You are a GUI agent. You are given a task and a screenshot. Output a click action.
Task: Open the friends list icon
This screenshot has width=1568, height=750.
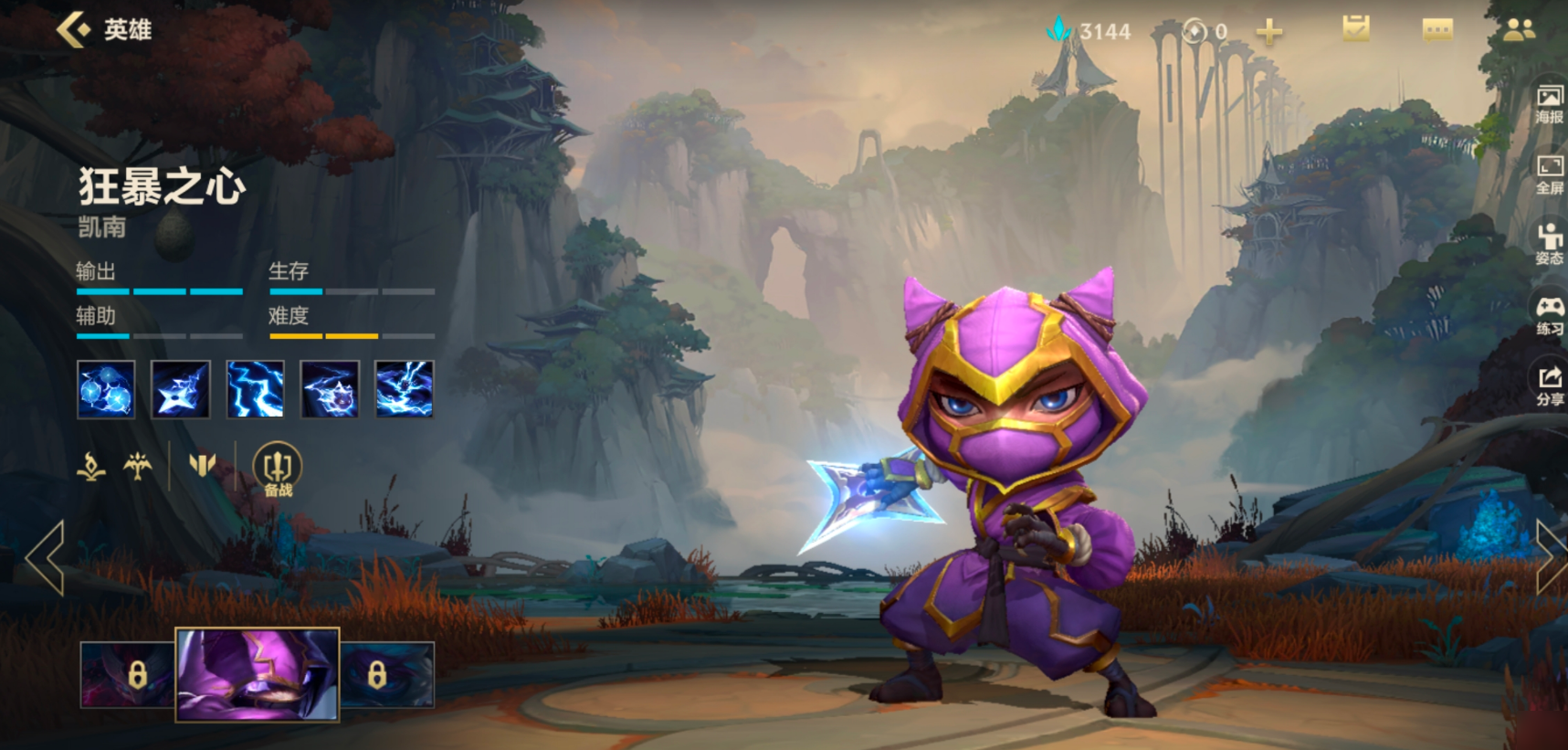pyautogui.click(x=1519, y=31)
